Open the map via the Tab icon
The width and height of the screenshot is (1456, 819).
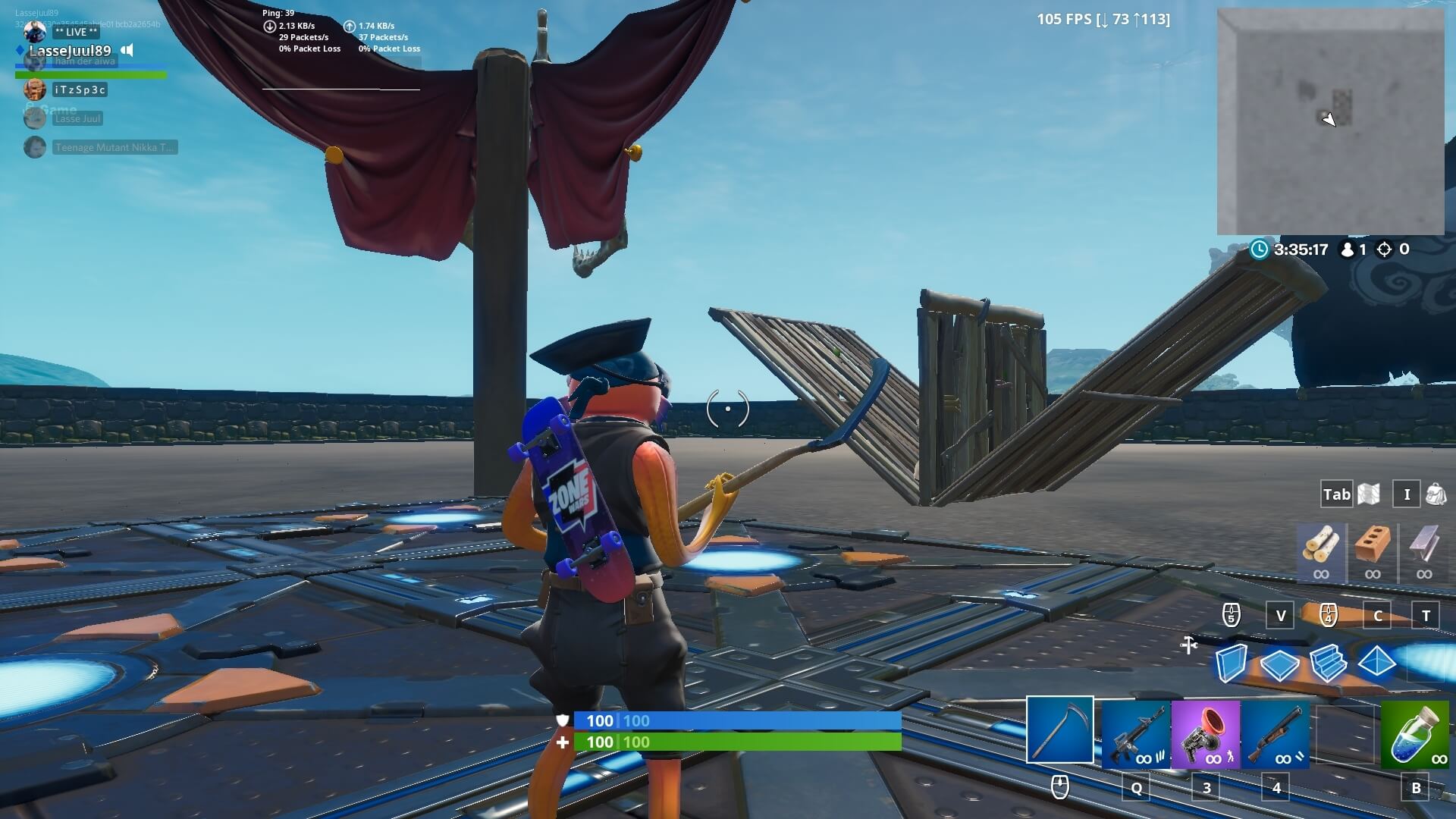click(1336, 494)
